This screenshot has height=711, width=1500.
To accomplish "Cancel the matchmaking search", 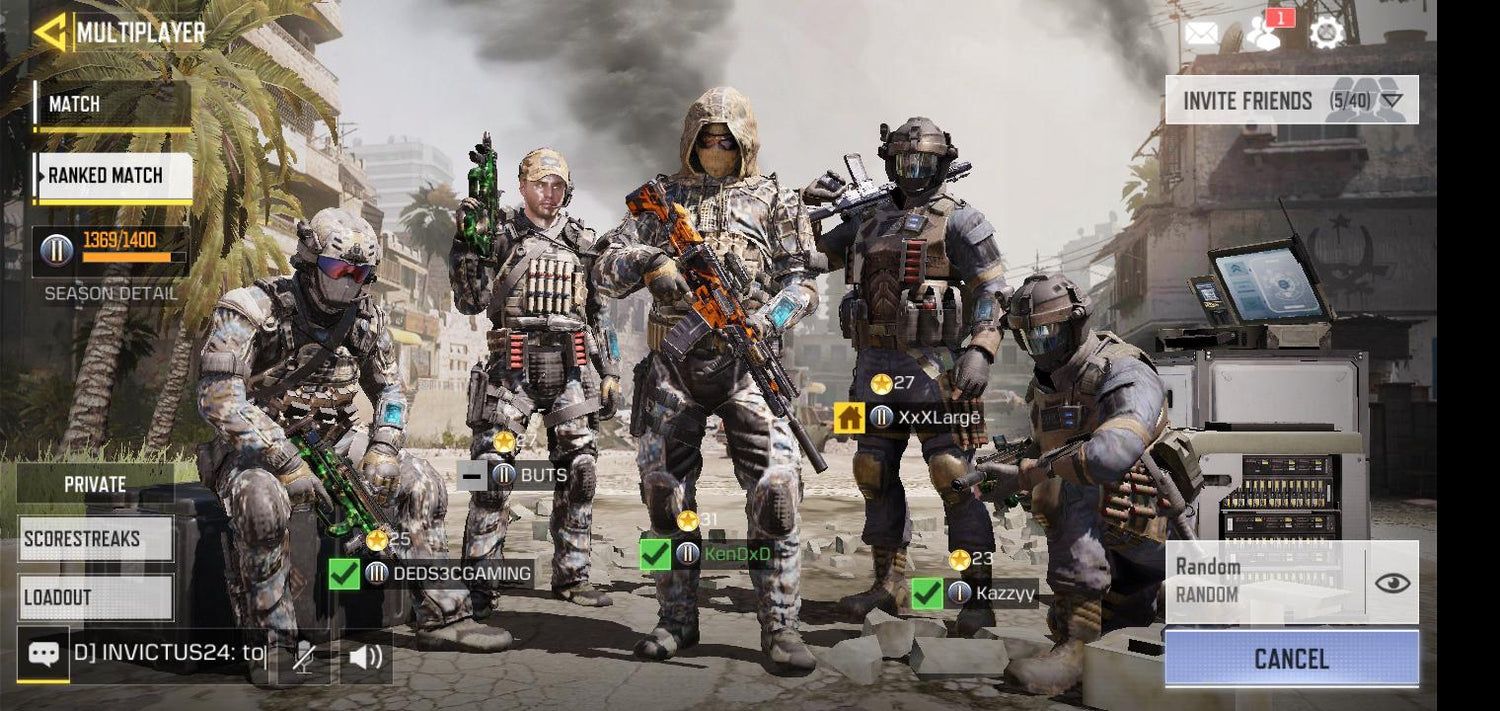I will (1291, 659).
